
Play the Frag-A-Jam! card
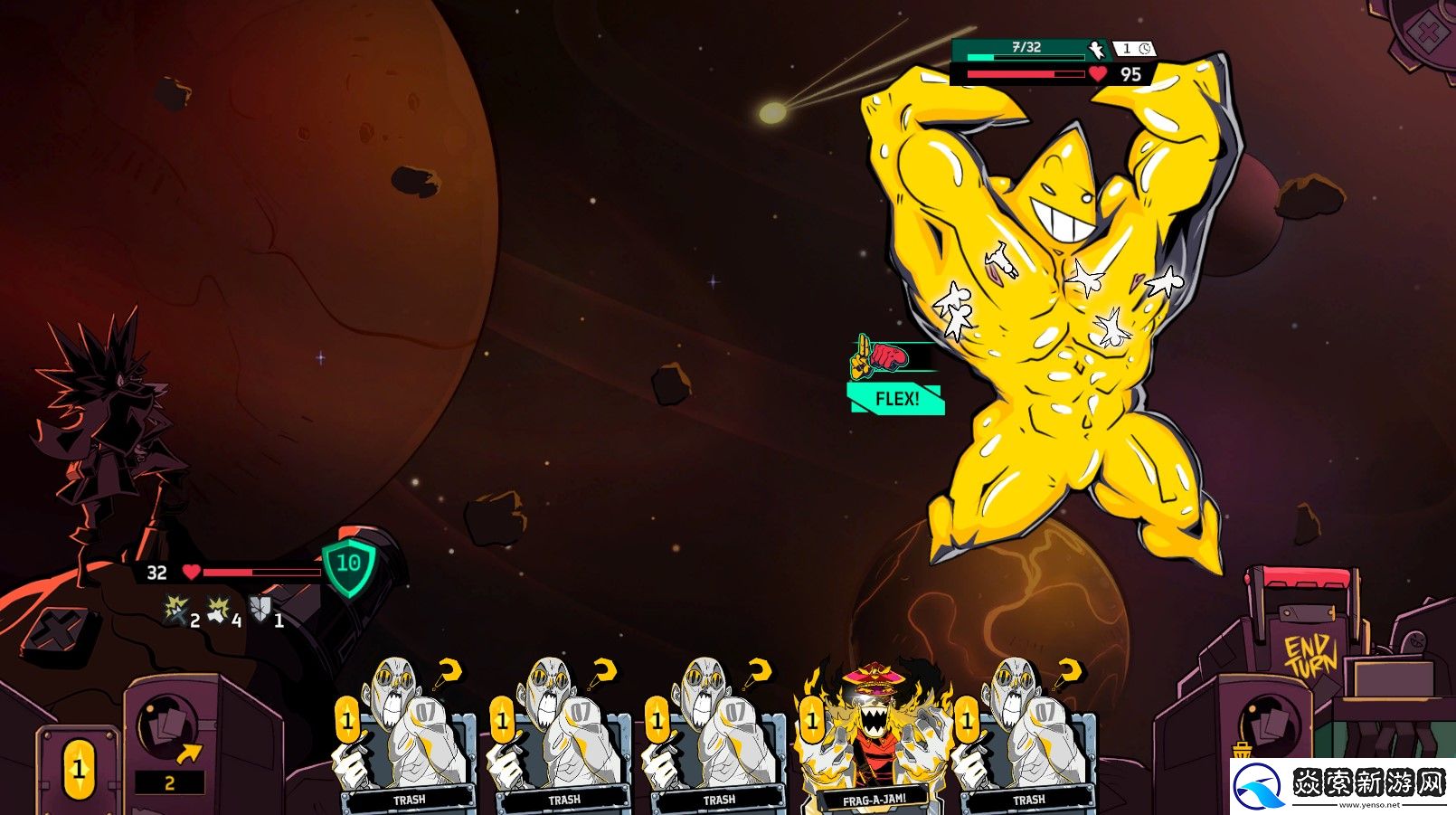click(x=874, y=742)
